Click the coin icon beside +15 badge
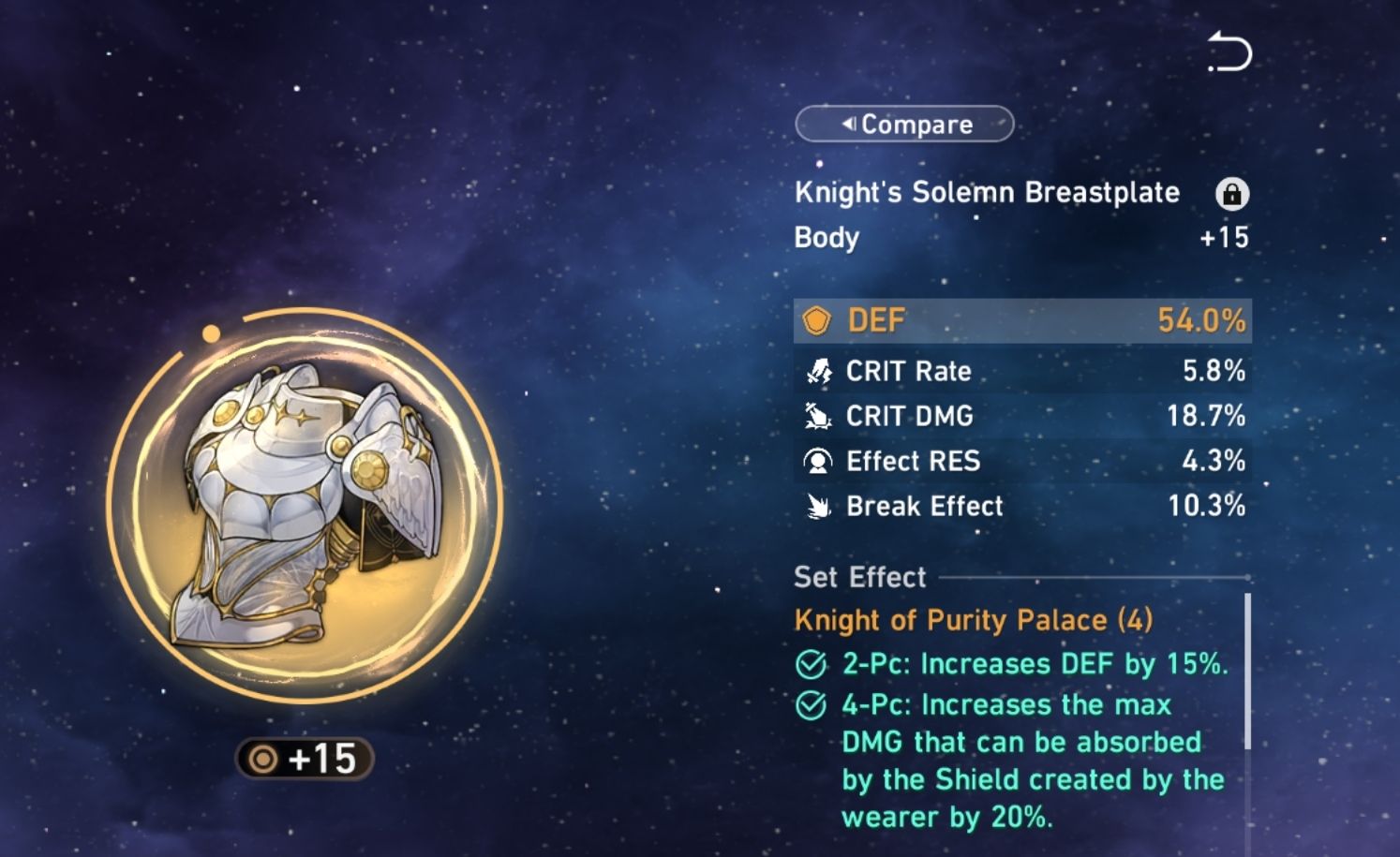 click(x=262, y=760)
